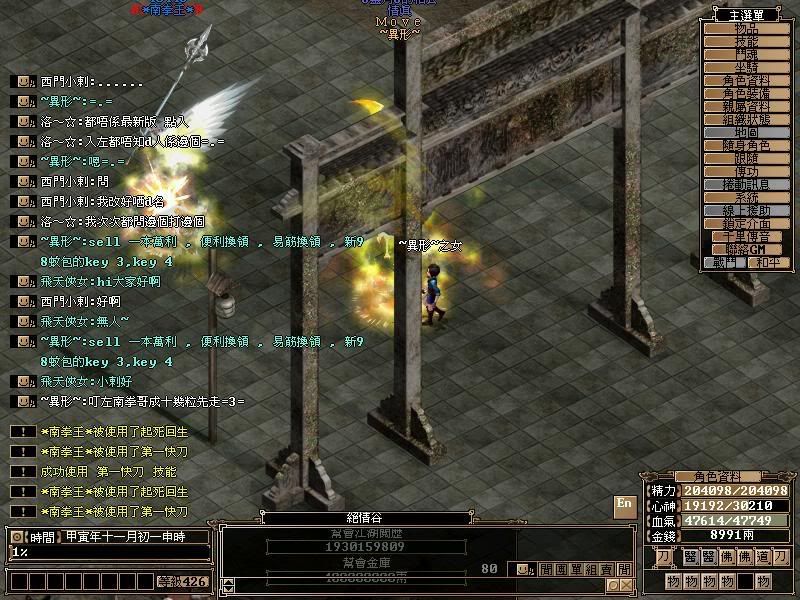Image resolution: width=800 pixels, height=600 pixels.
Task: Toggle the En input language button
Action: 625,503
